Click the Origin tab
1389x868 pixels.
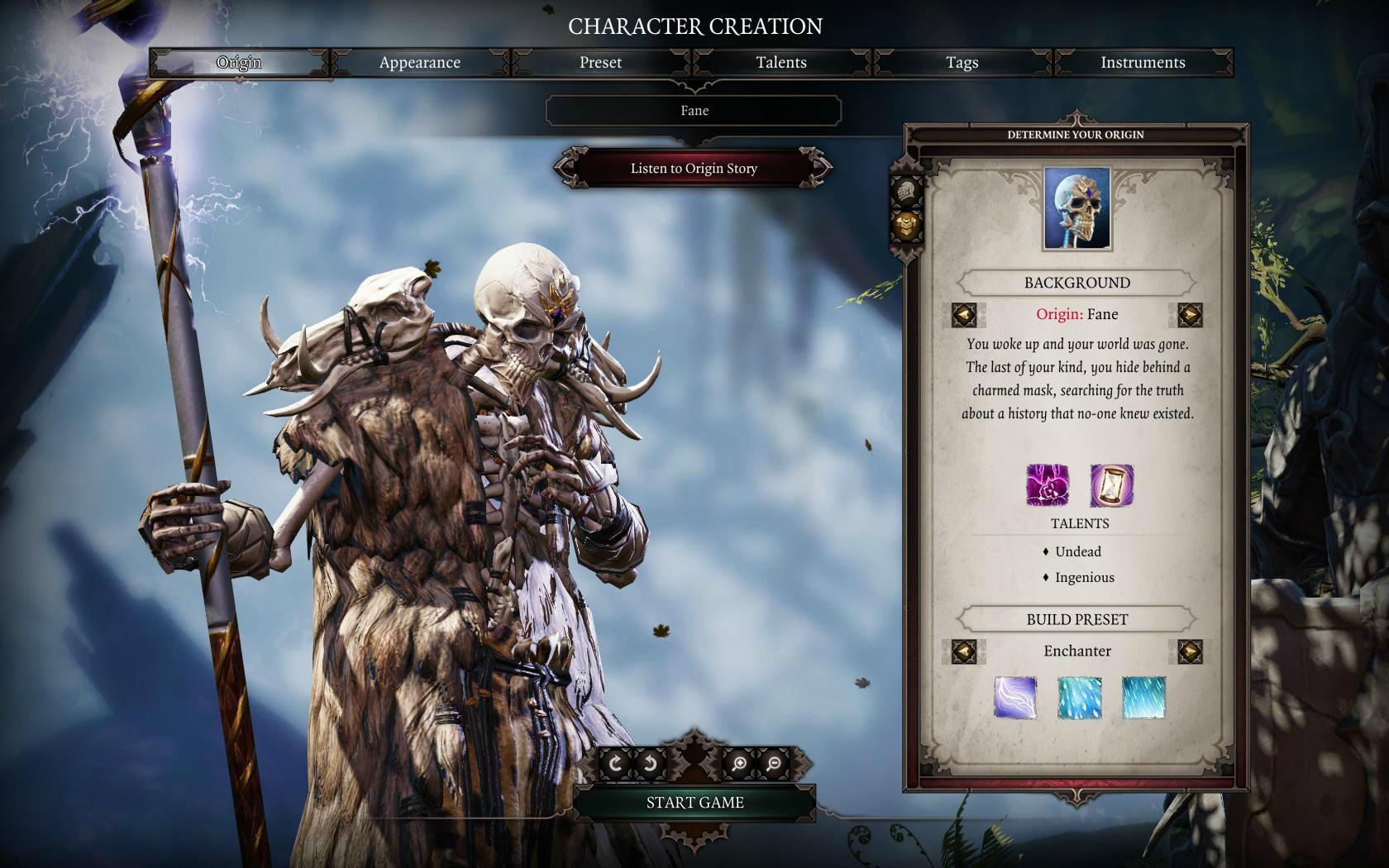(x=239, y=63)
